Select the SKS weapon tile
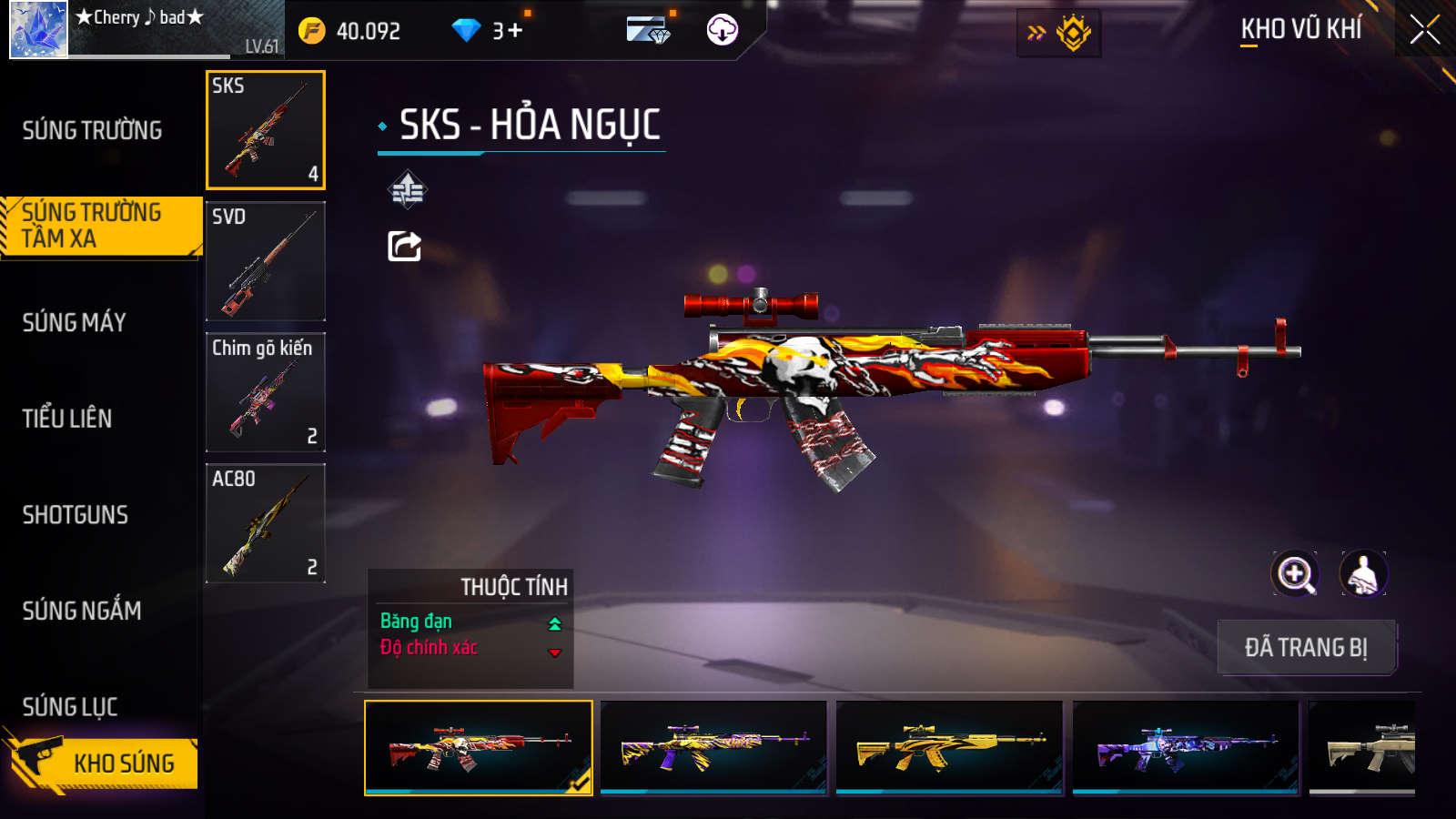This screenshot has height=819, width=1456. [266, 130]
